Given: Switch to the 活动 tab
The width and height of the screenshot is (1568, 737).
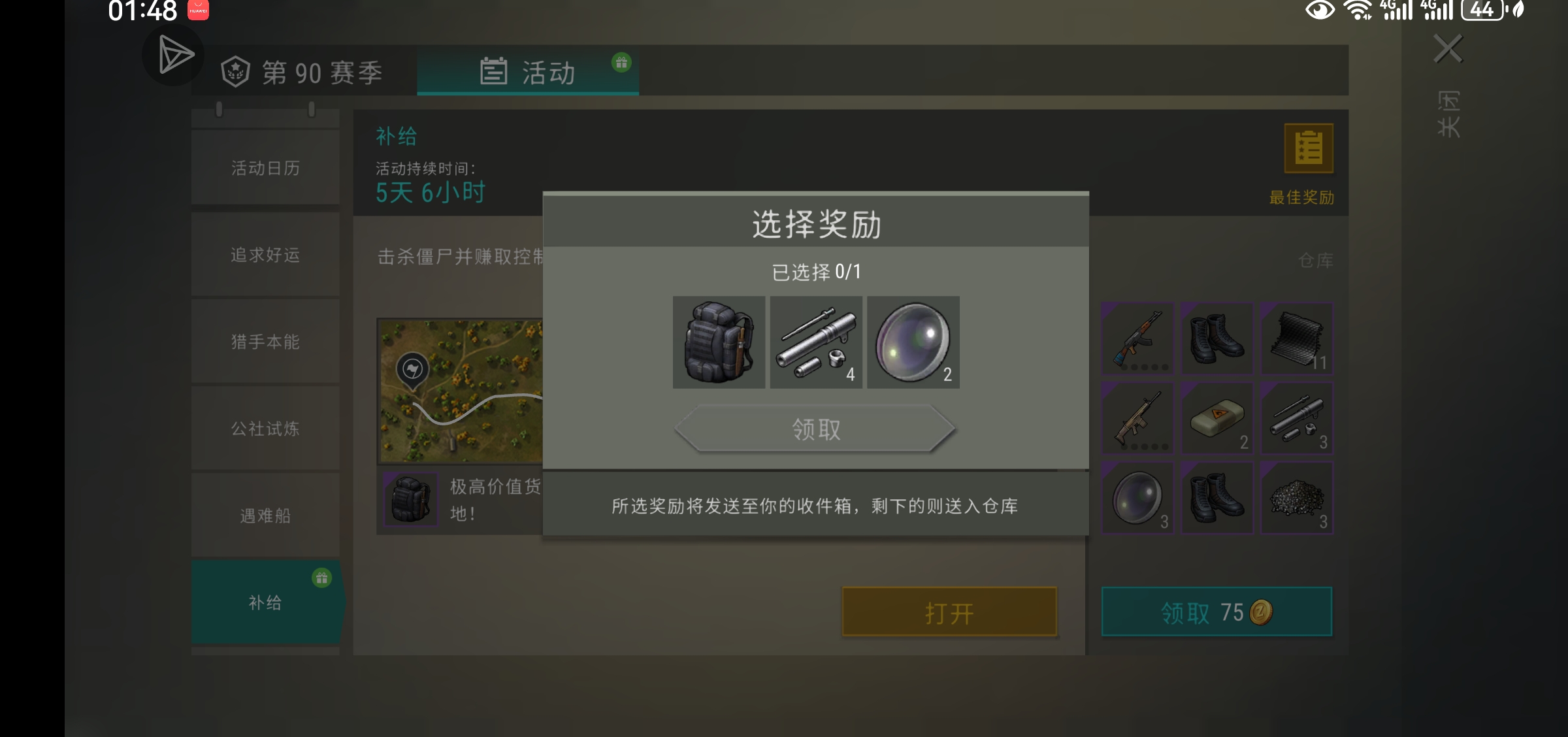Looking at the screenshot, I should [528, 72].
